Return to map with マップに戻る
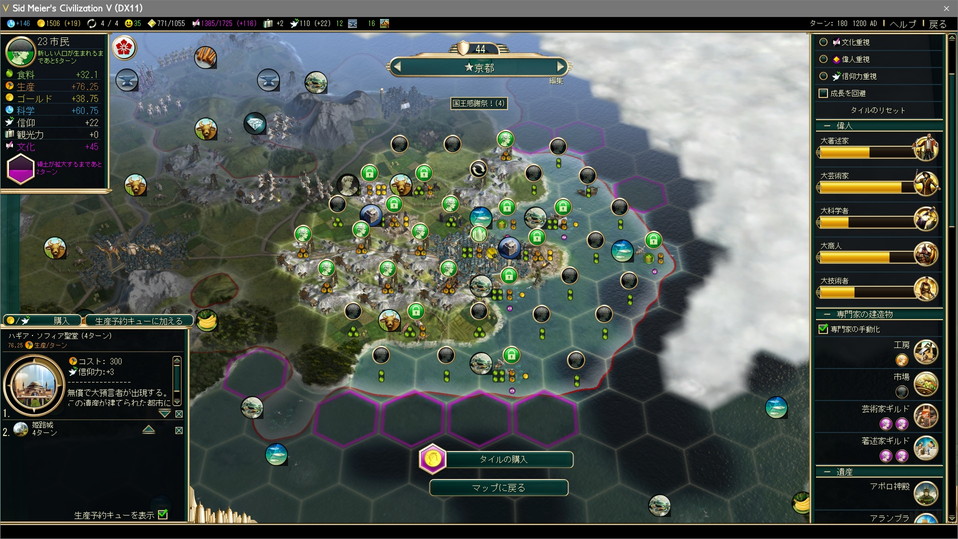This screenshot has height=539, width=958. tap(497, 488)
